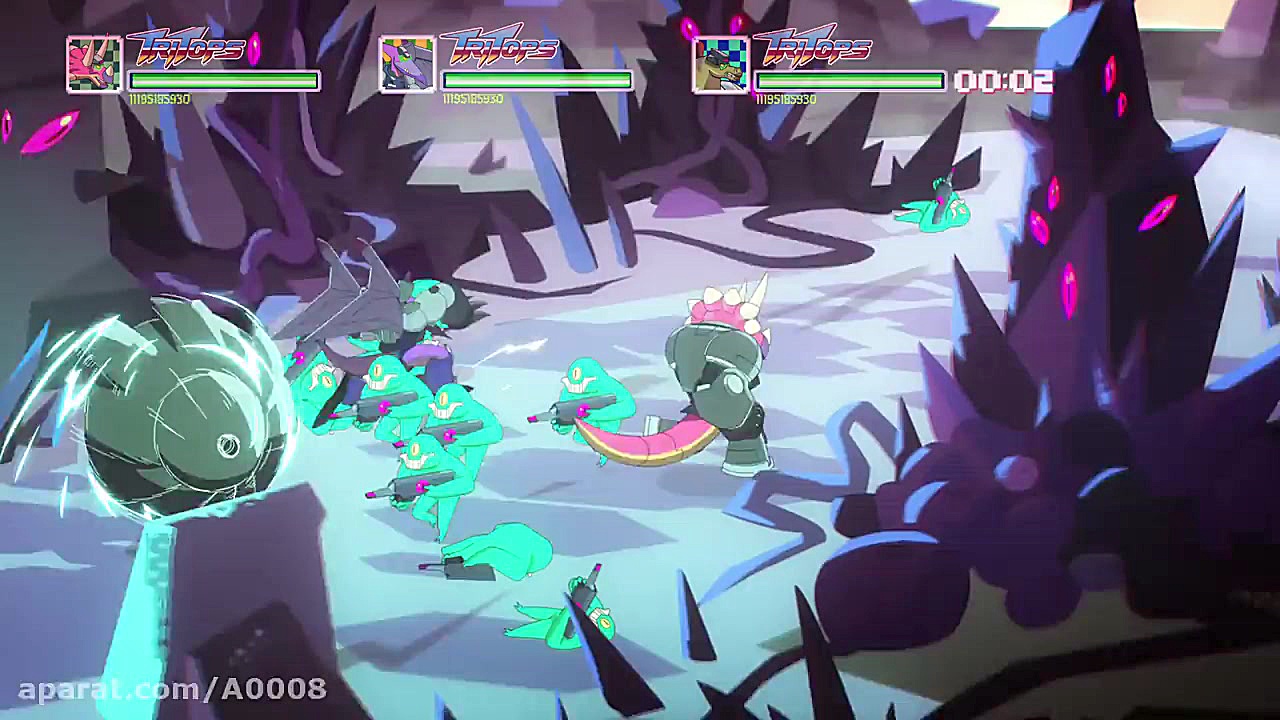Image resolution: width=1280 pixels, height=720 pixels.
Task: Open the aparat.com/A0008 watermark link
Action: pos(172,688)
